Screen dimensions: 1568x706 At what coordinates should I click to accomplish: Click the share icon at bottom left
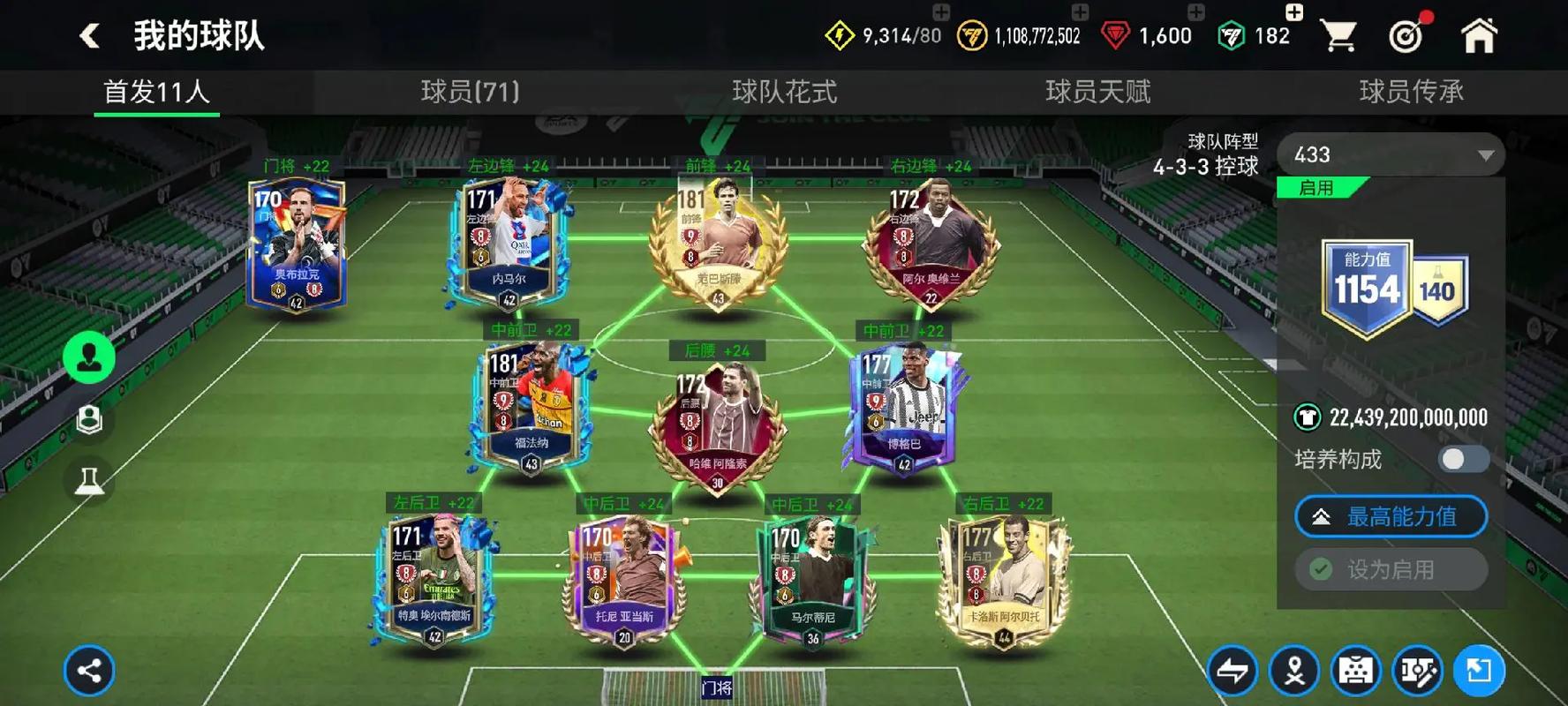coord(88,671)
